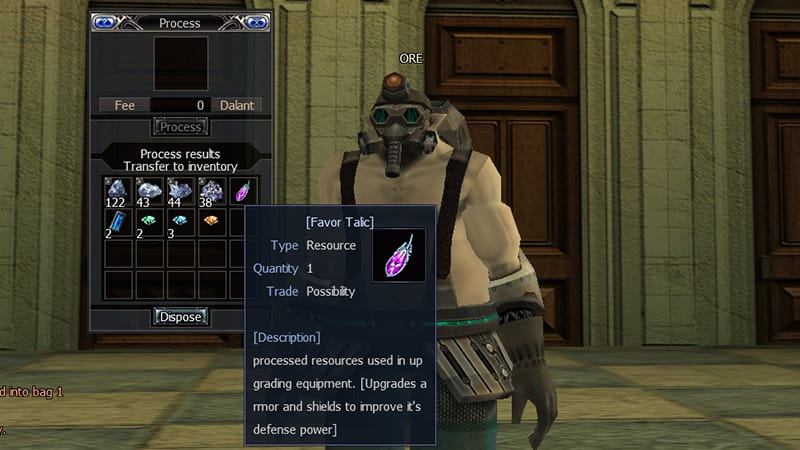Select the blue crystal bar item
This screenshot has width=800, height=450.
[x=118, y=222]
